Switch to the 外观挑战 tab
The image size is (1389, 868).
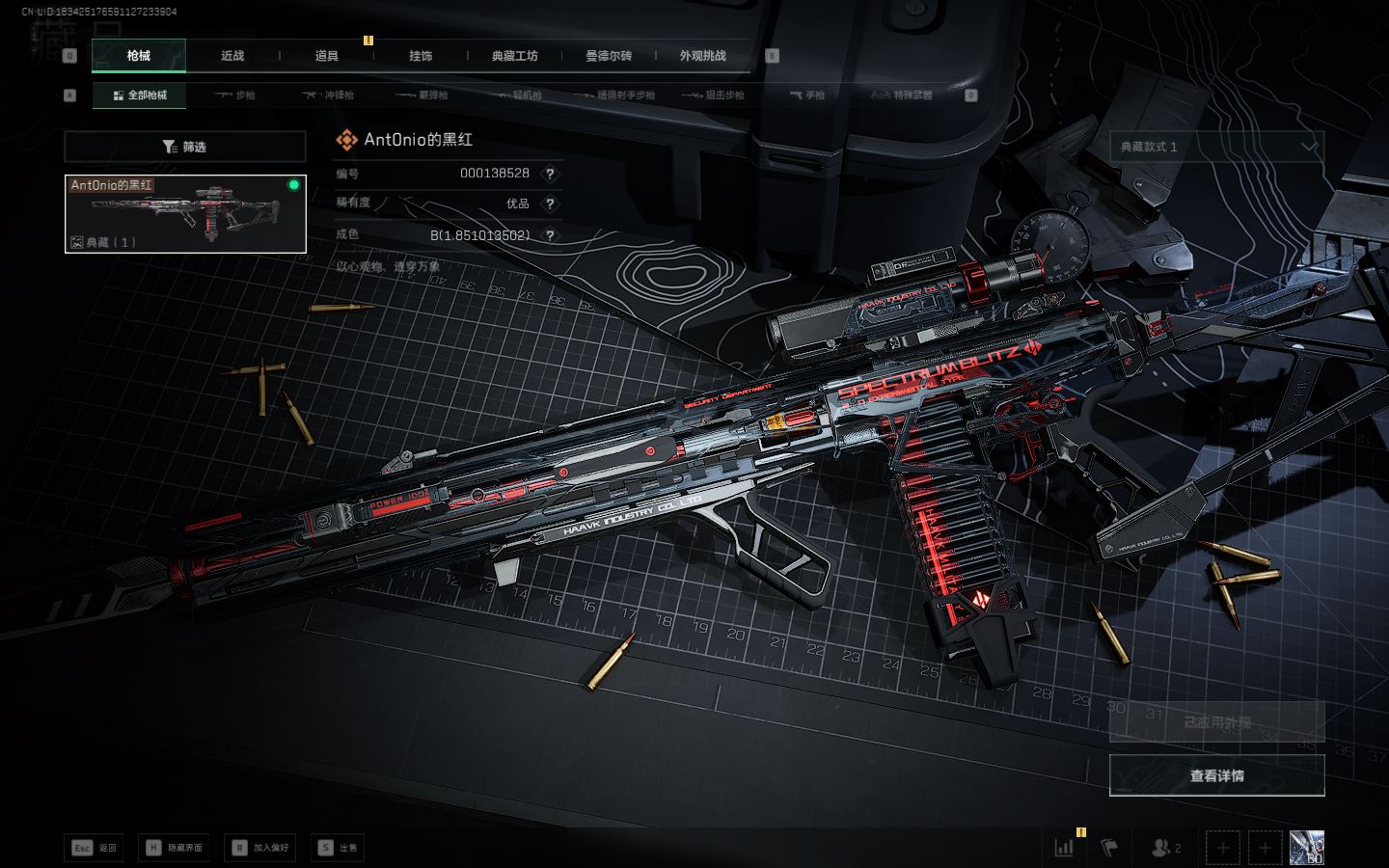pyautogui.click(x=702, y=56)
